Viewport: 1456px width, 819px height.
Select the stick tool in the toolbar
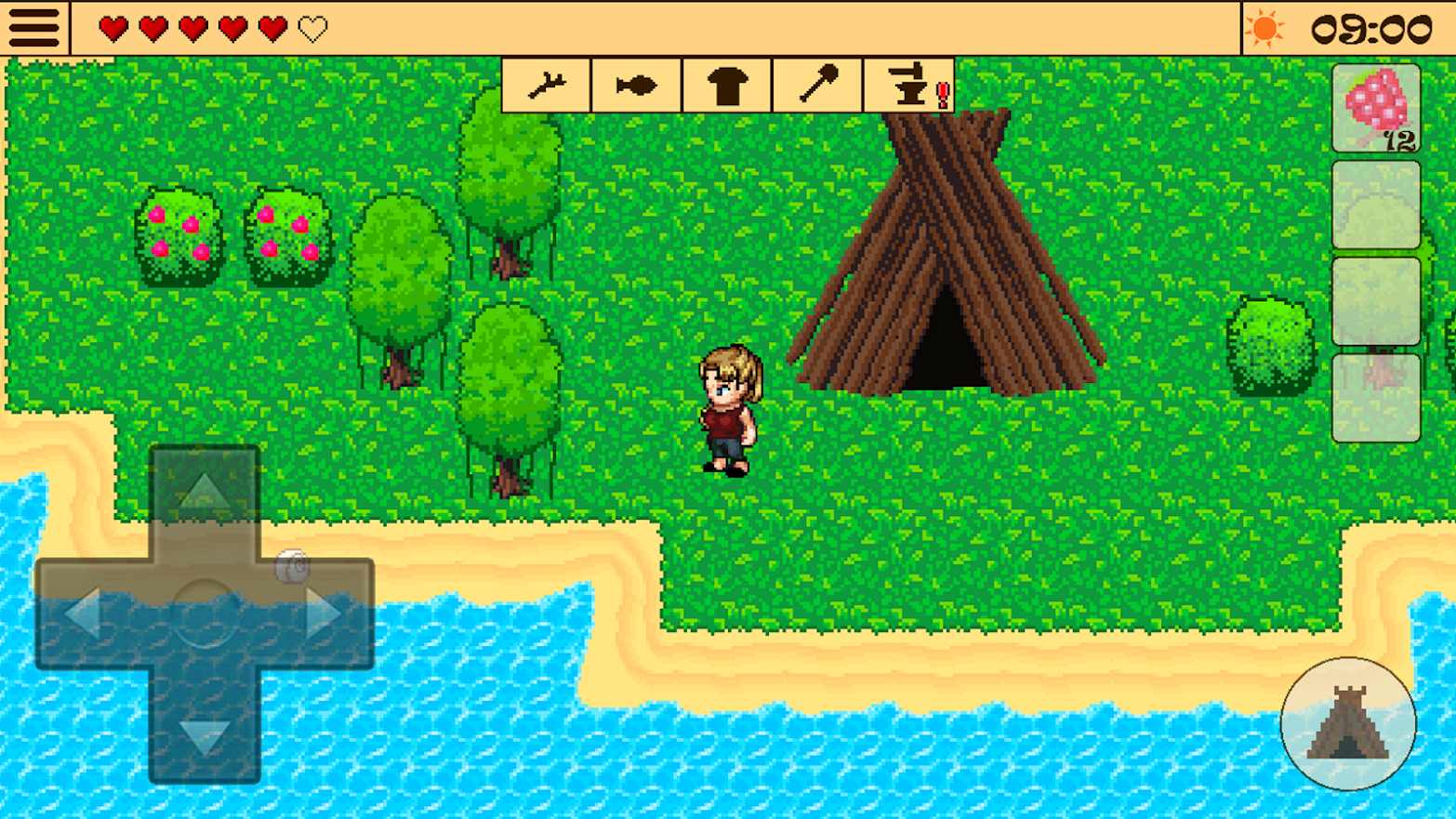point(546,85)
